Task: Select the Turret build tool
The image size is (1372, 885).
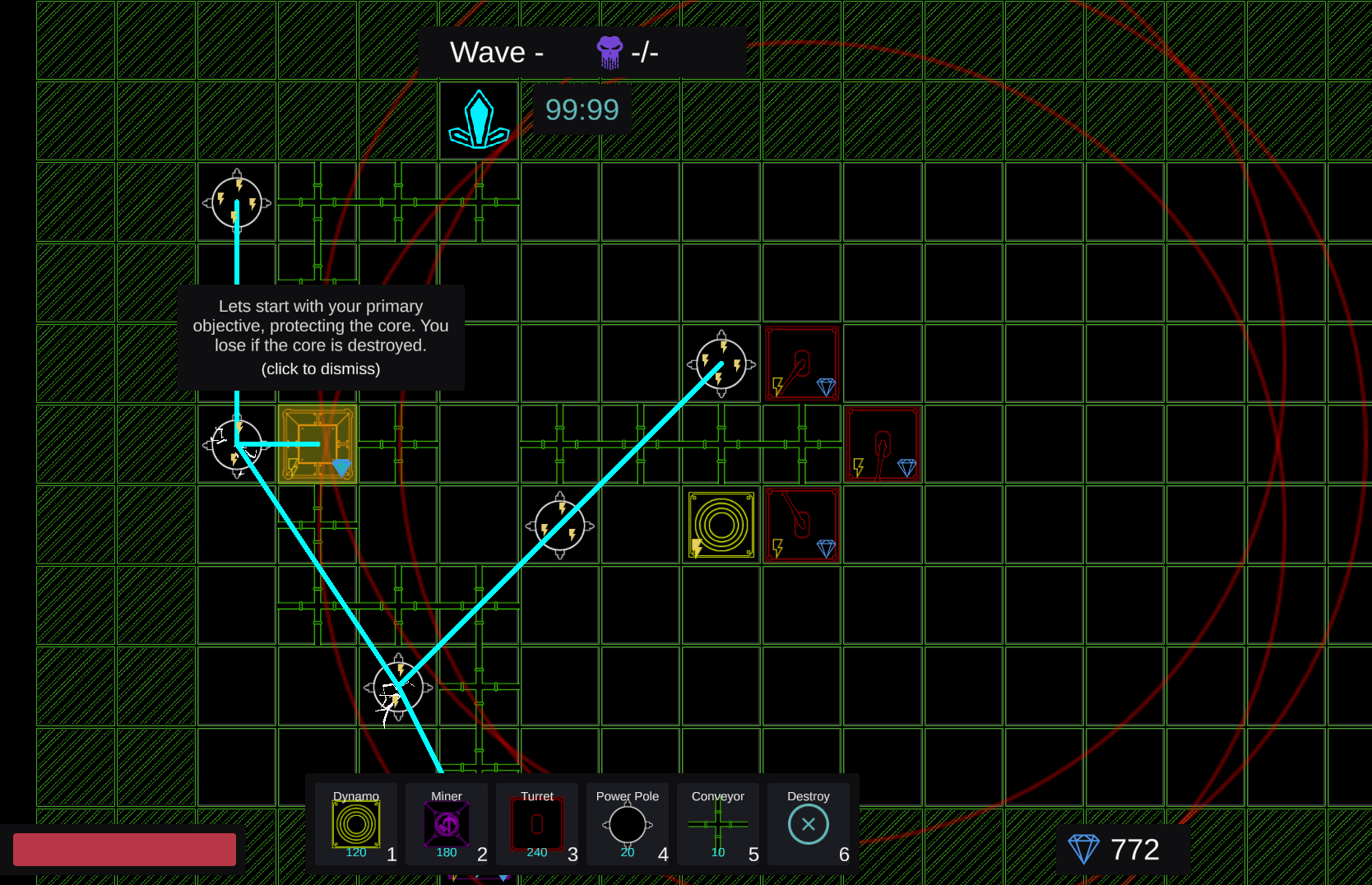Action: [x=537, y=822]
